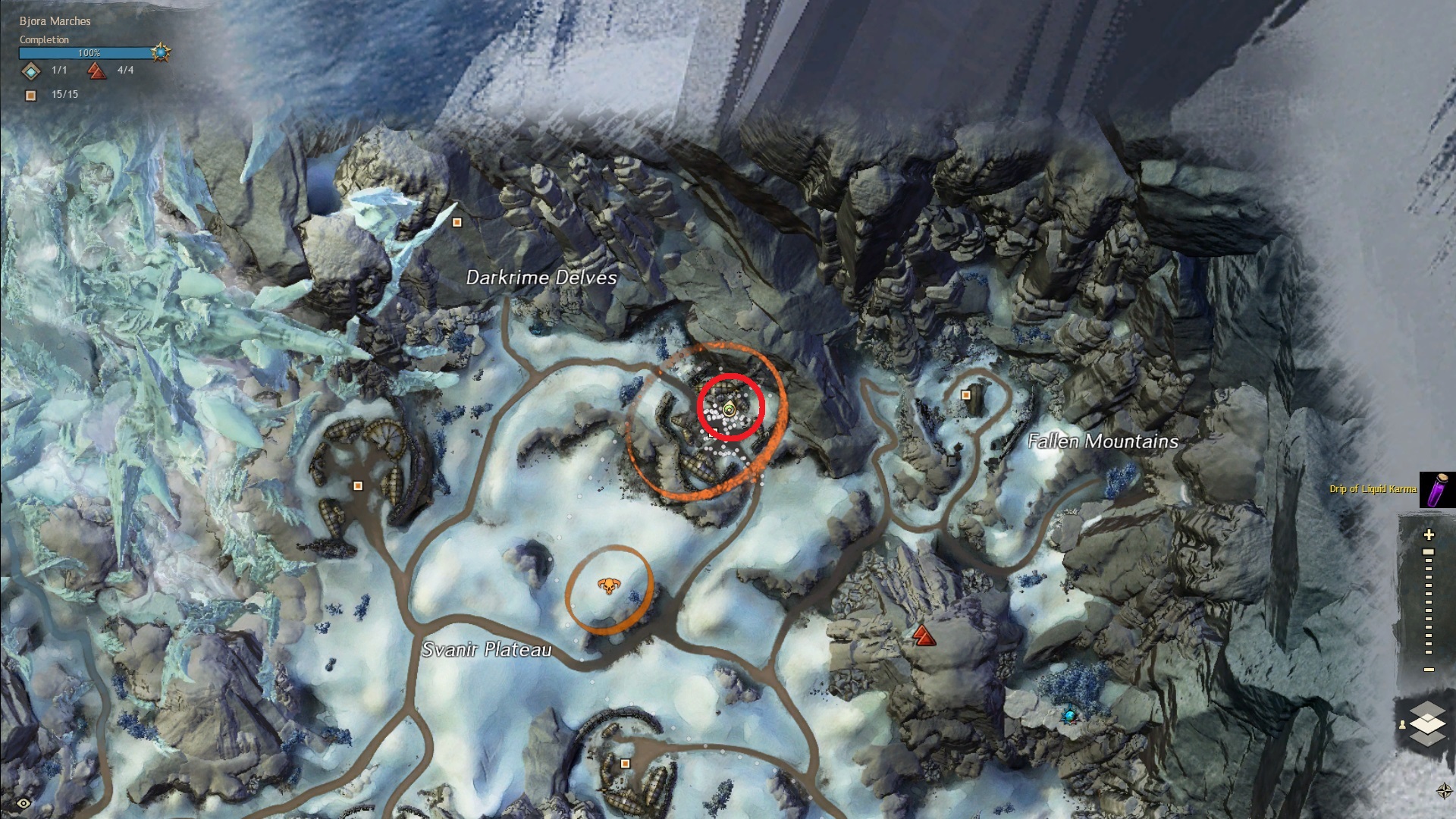1456x819 pixels.
Task: Click the point of interest above Darkrime Delves
Action: click(x=457, y=222)
